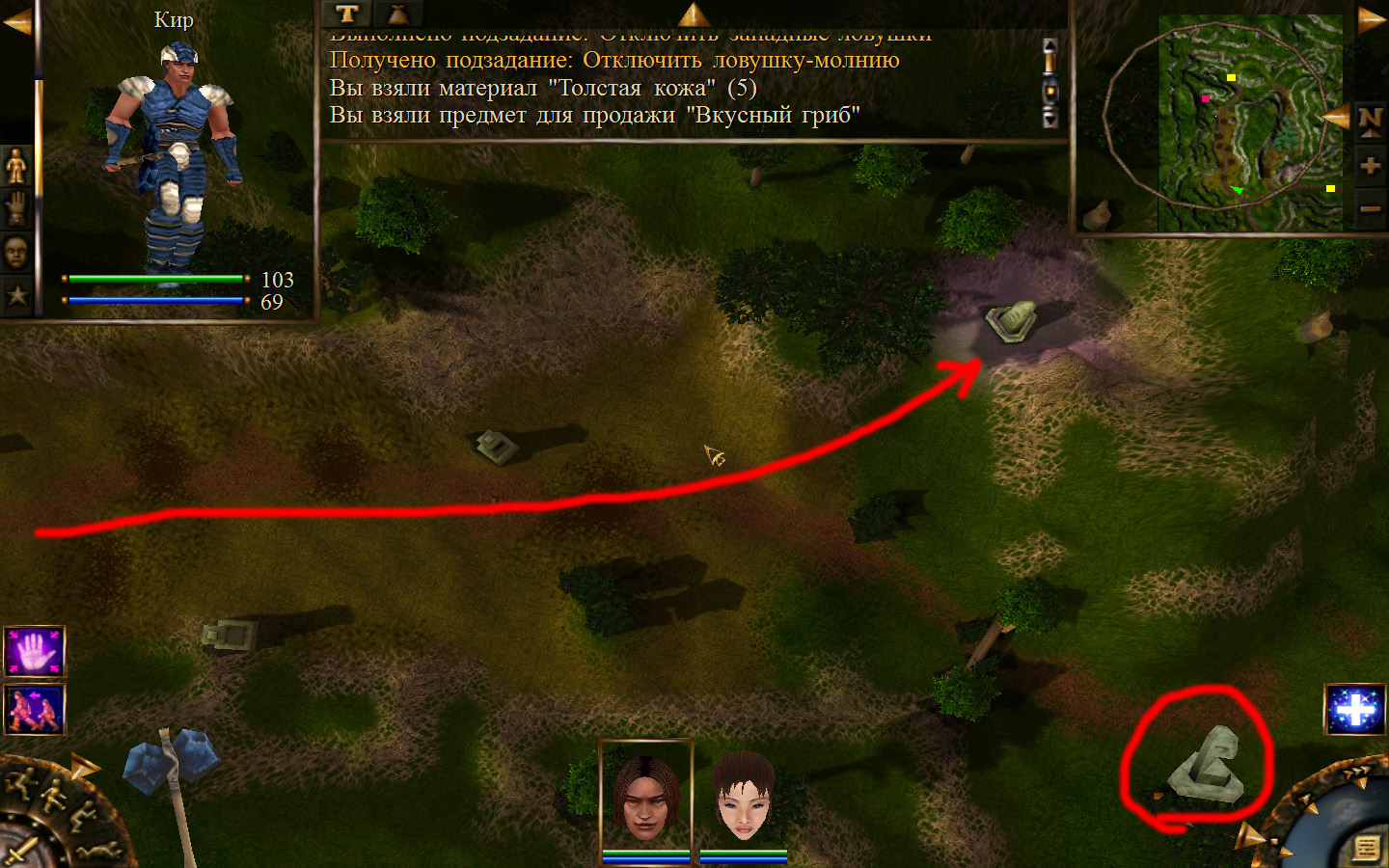The height and width of the screenshot is (868, 1389).
Task: Collapse the message log with the top arrow
Action: (x=694, y=14)
